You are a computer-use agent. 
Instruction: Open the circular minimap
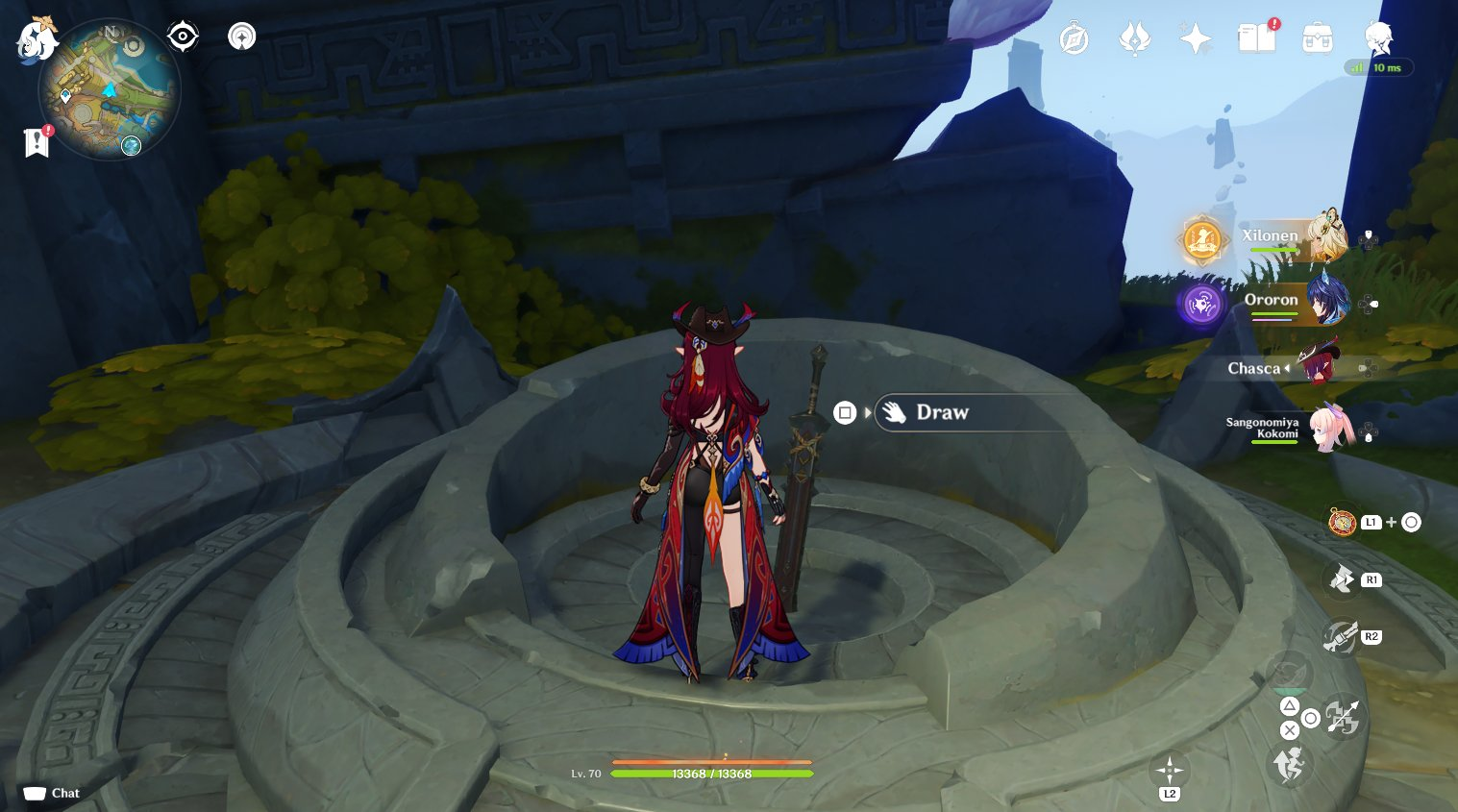[x=109, y=90]
